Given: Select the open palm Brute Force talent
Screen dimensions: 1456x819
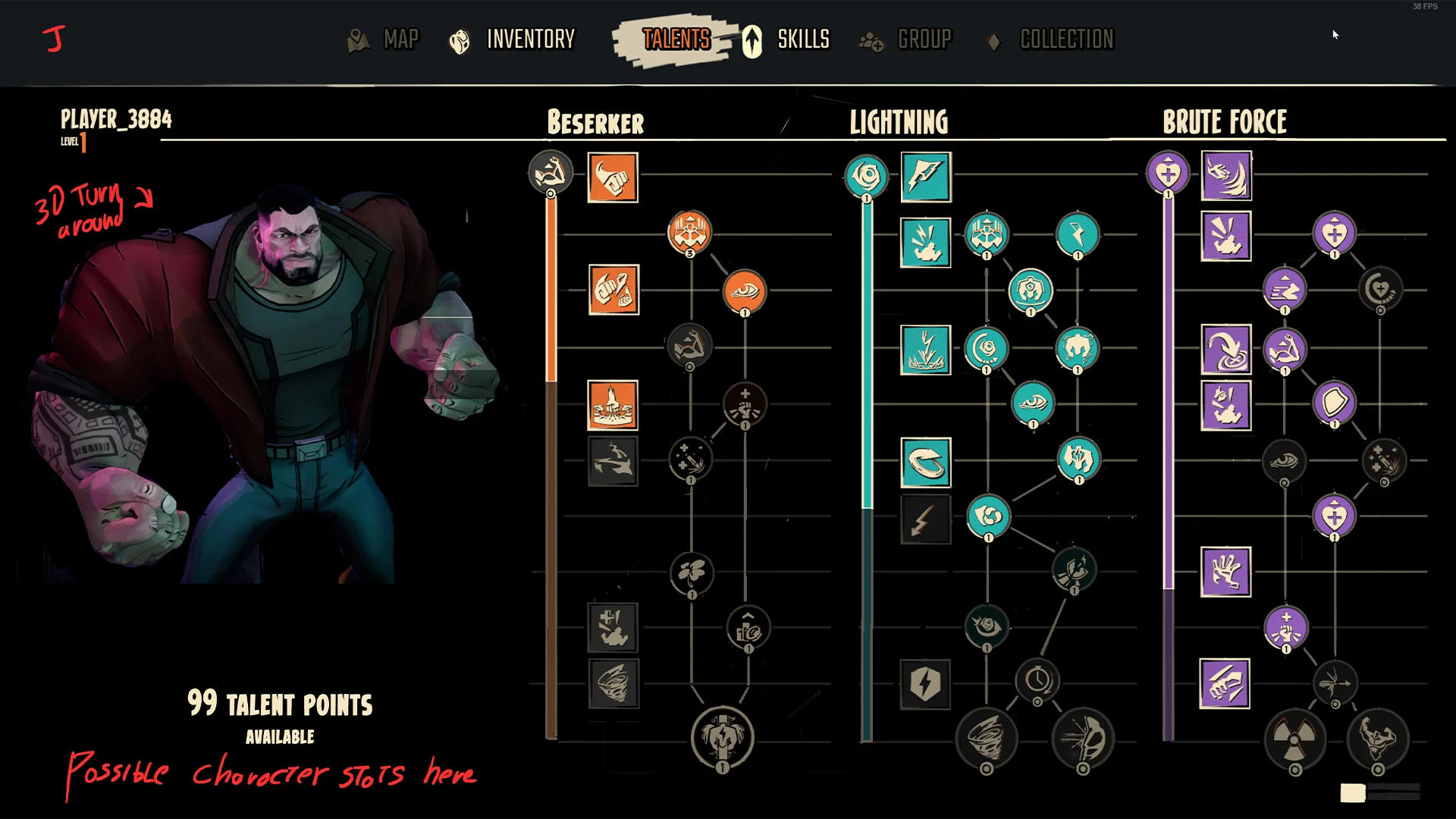Looking at the screenshot, I should click(1226, 573).
